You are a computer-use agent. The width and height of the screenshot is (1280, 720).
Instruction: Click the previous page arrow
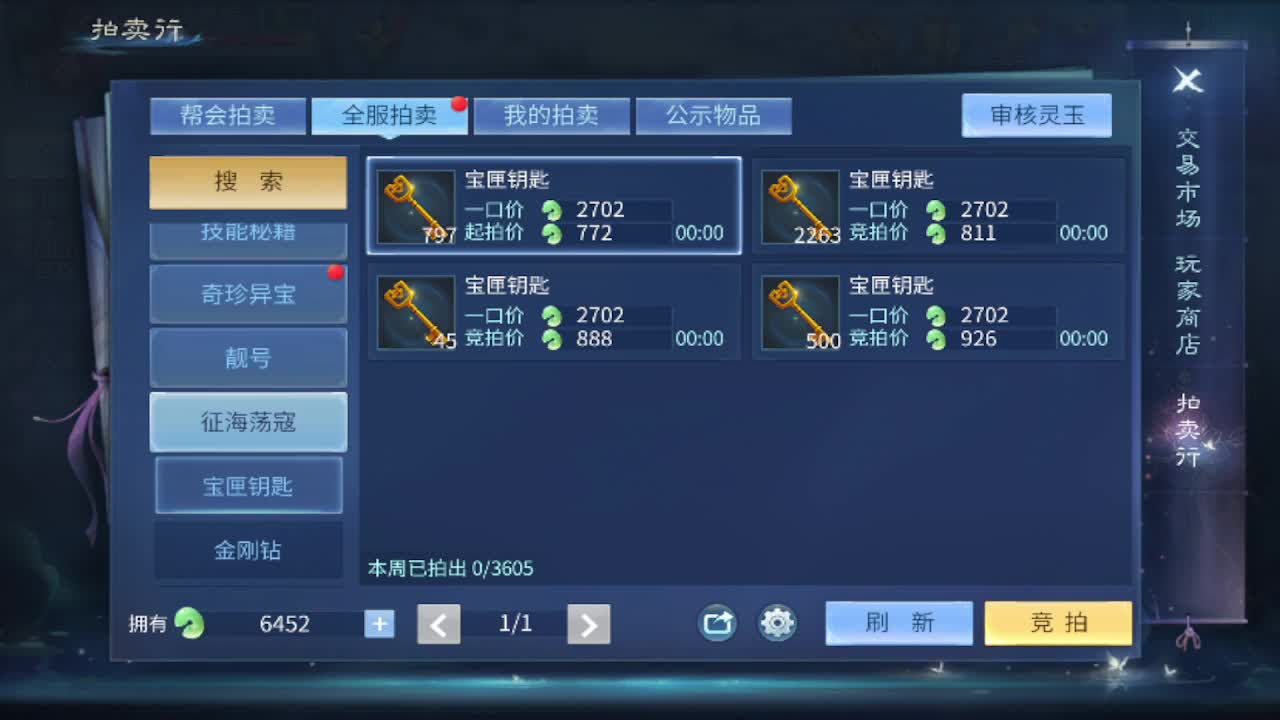point(438,622)
